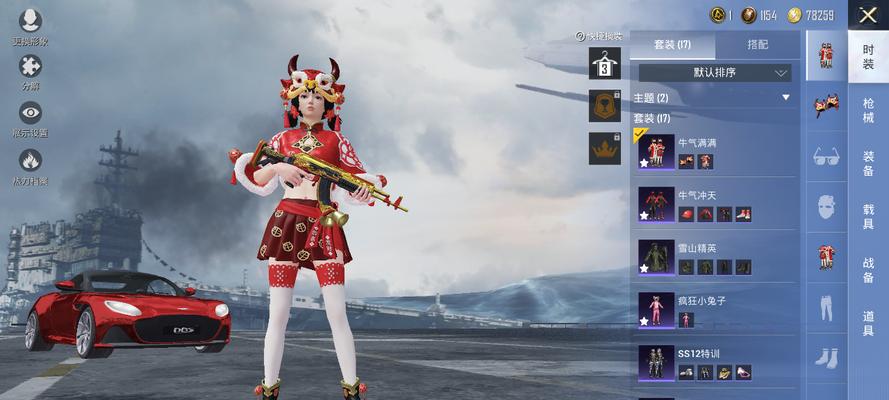
Task: Go to the 载具 vehicles tab
Action: pyautogui.click(x=868, y=216)
